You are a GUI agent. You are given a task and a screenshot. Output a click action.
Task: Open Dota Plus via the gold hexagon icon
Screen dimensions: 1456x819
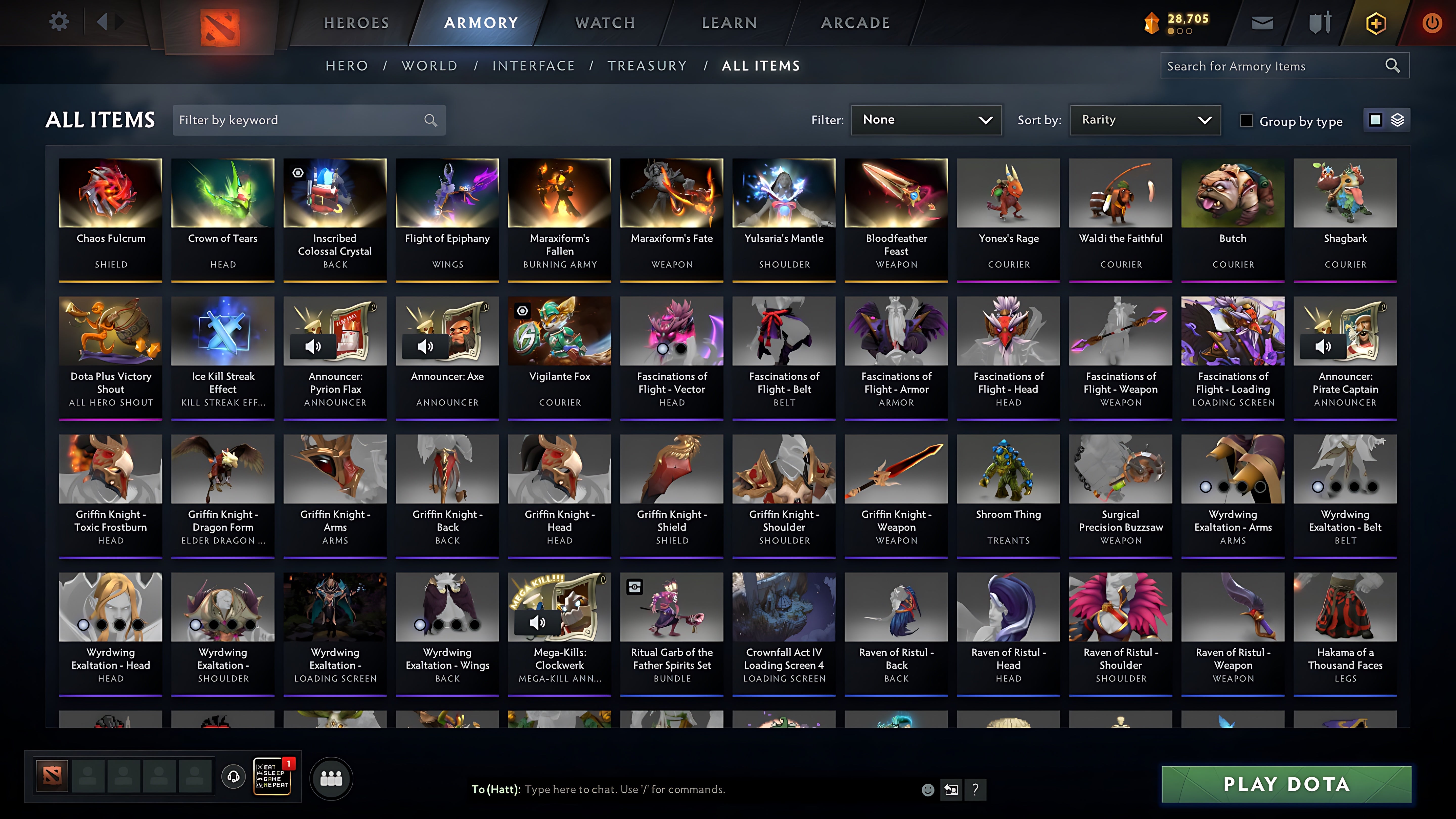click(1376, 22)
